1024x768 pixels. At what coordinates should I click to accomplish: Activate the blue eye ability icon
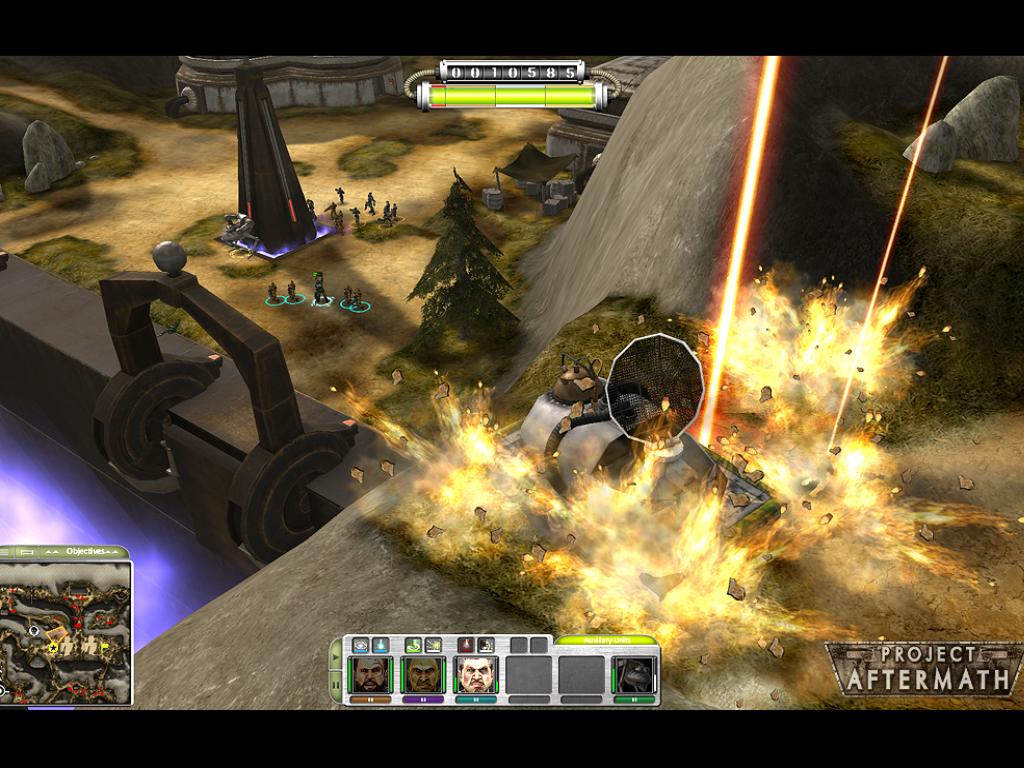click(361, 645)
